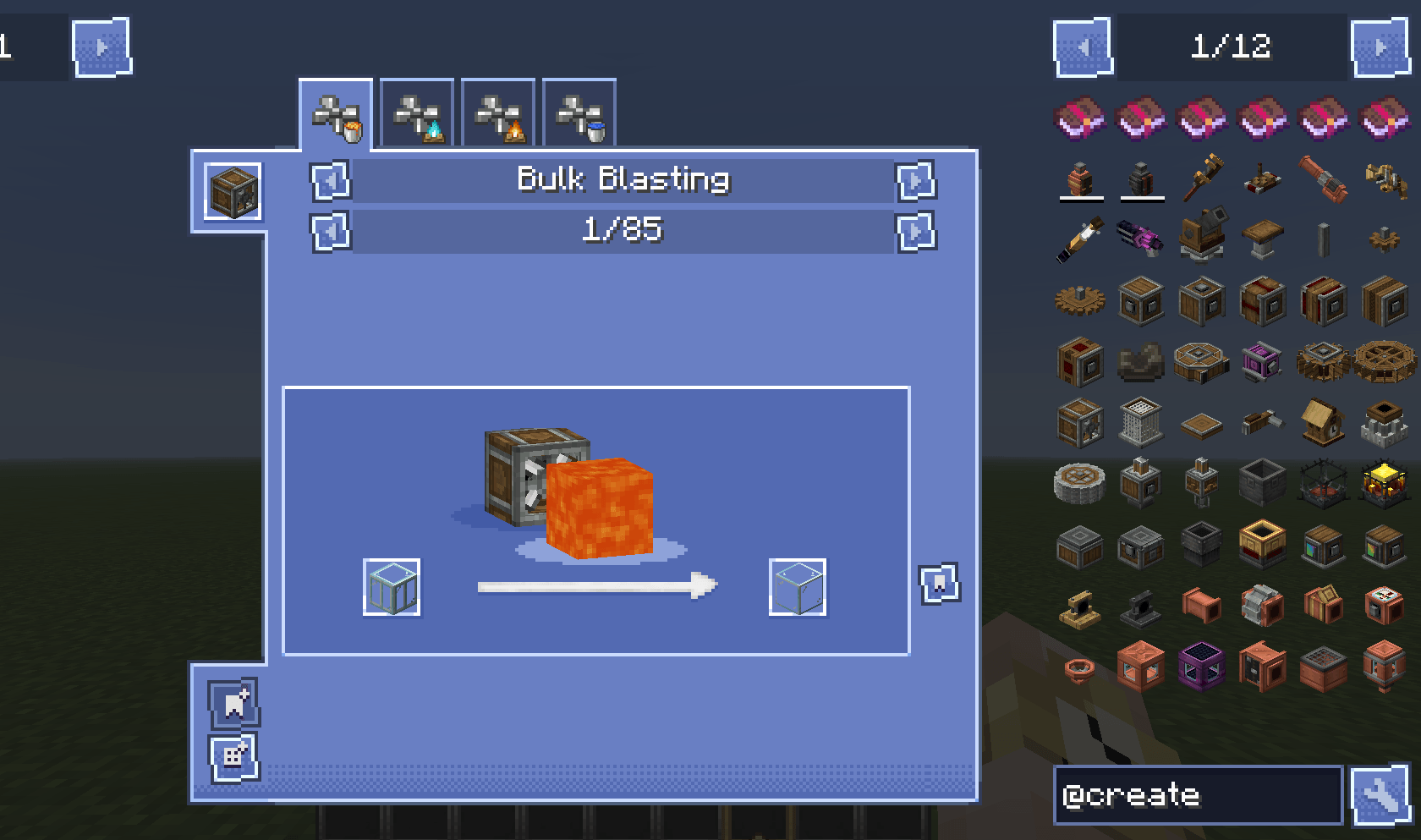Select the Potato Cannon in the item panel
The width and height of the screenshot is (1421, 840).
1141,239
